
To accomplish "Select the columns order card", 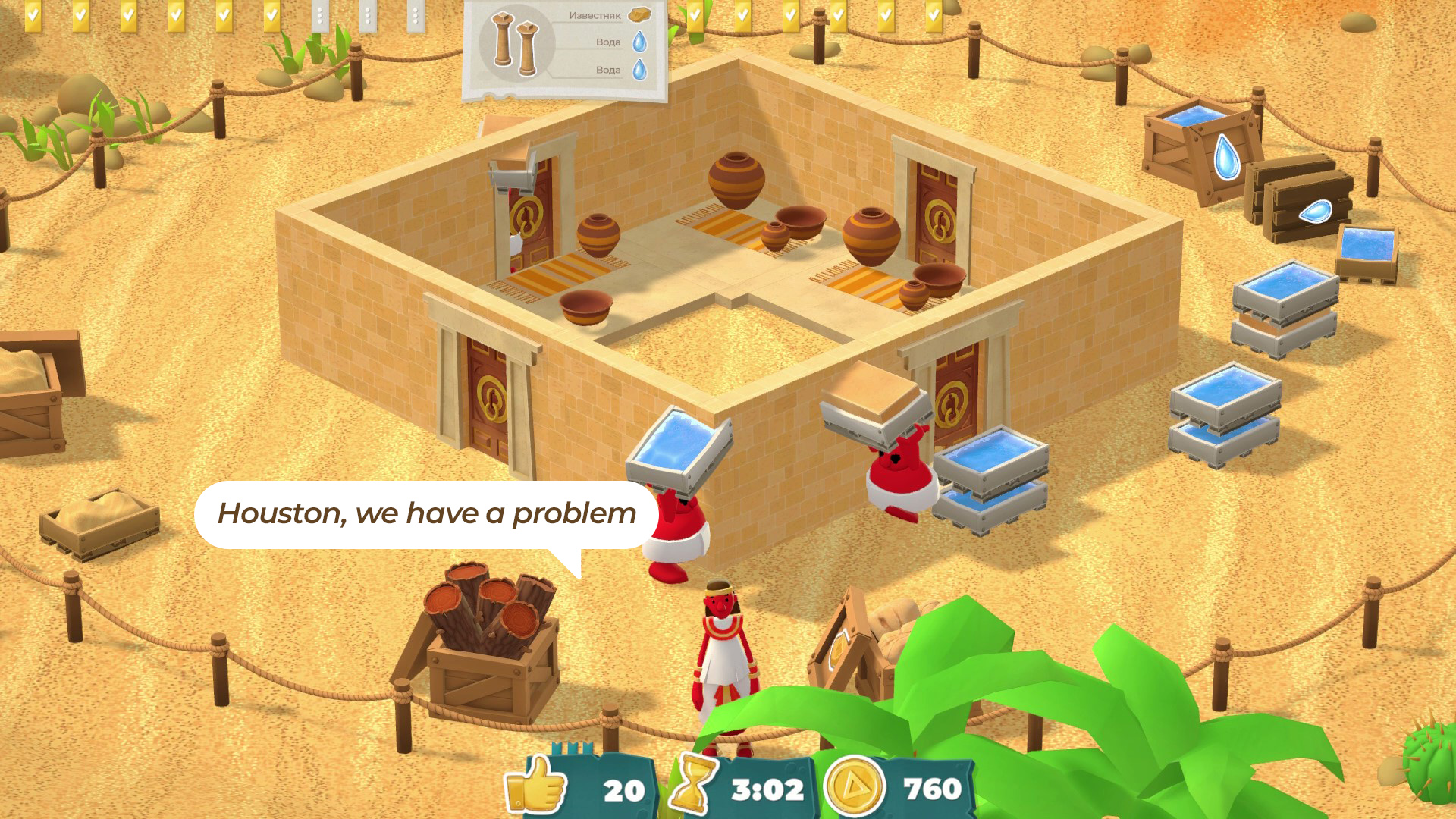I will 564,49.
